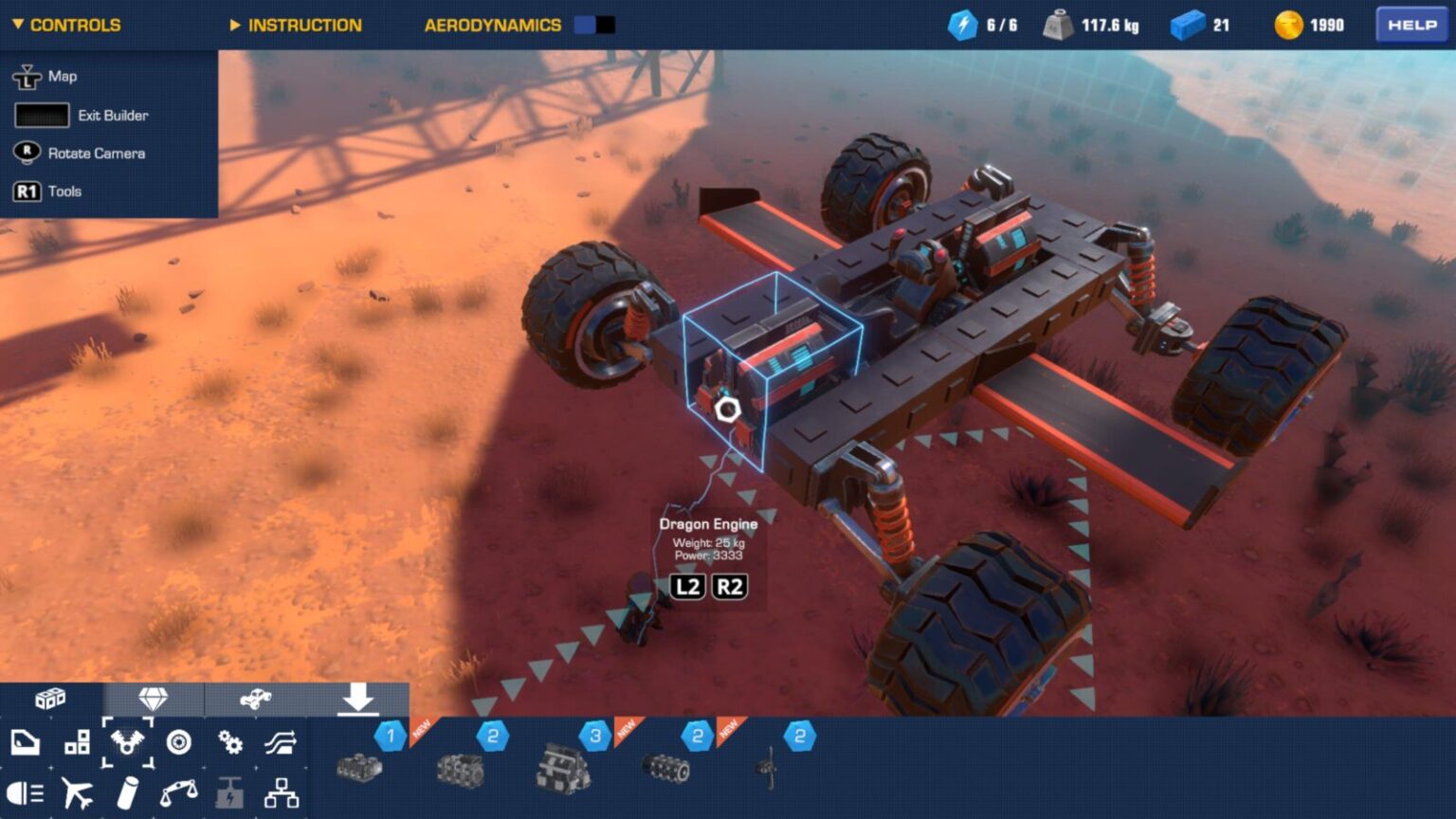This screenshot has height=819, width=1456.
Task: Select the engine parts category icon
Action: click(x=128, y=742)
